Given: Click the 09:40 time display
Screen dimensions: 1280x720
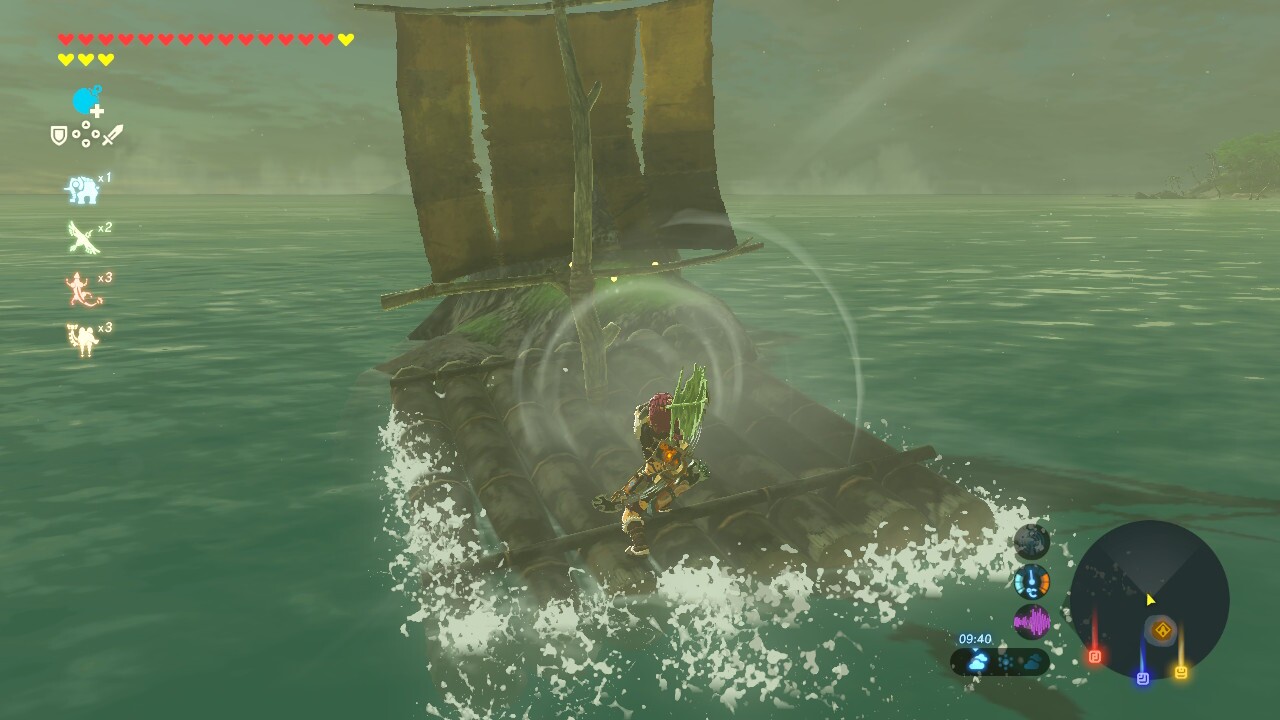Looking at the screenshot, I should (x=975, y=637).
